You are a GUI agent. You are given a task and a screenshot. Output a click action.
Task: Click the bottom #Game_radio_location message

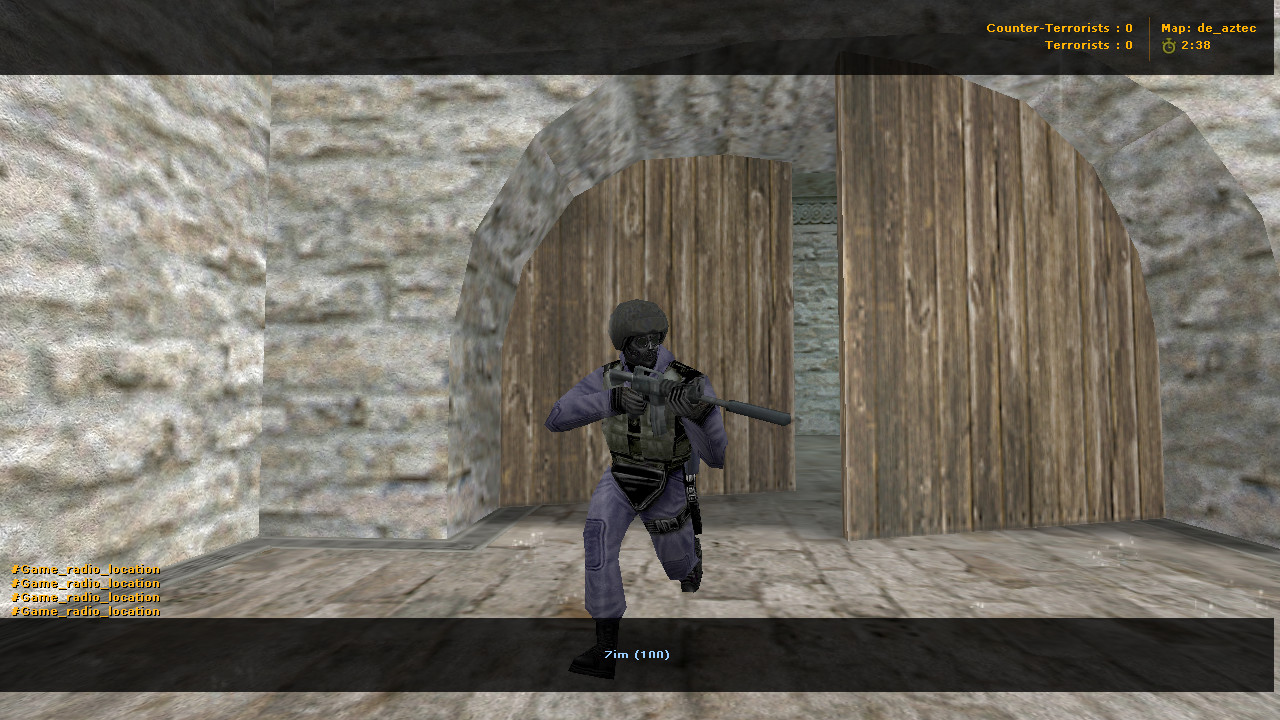(x=84, y=611)
